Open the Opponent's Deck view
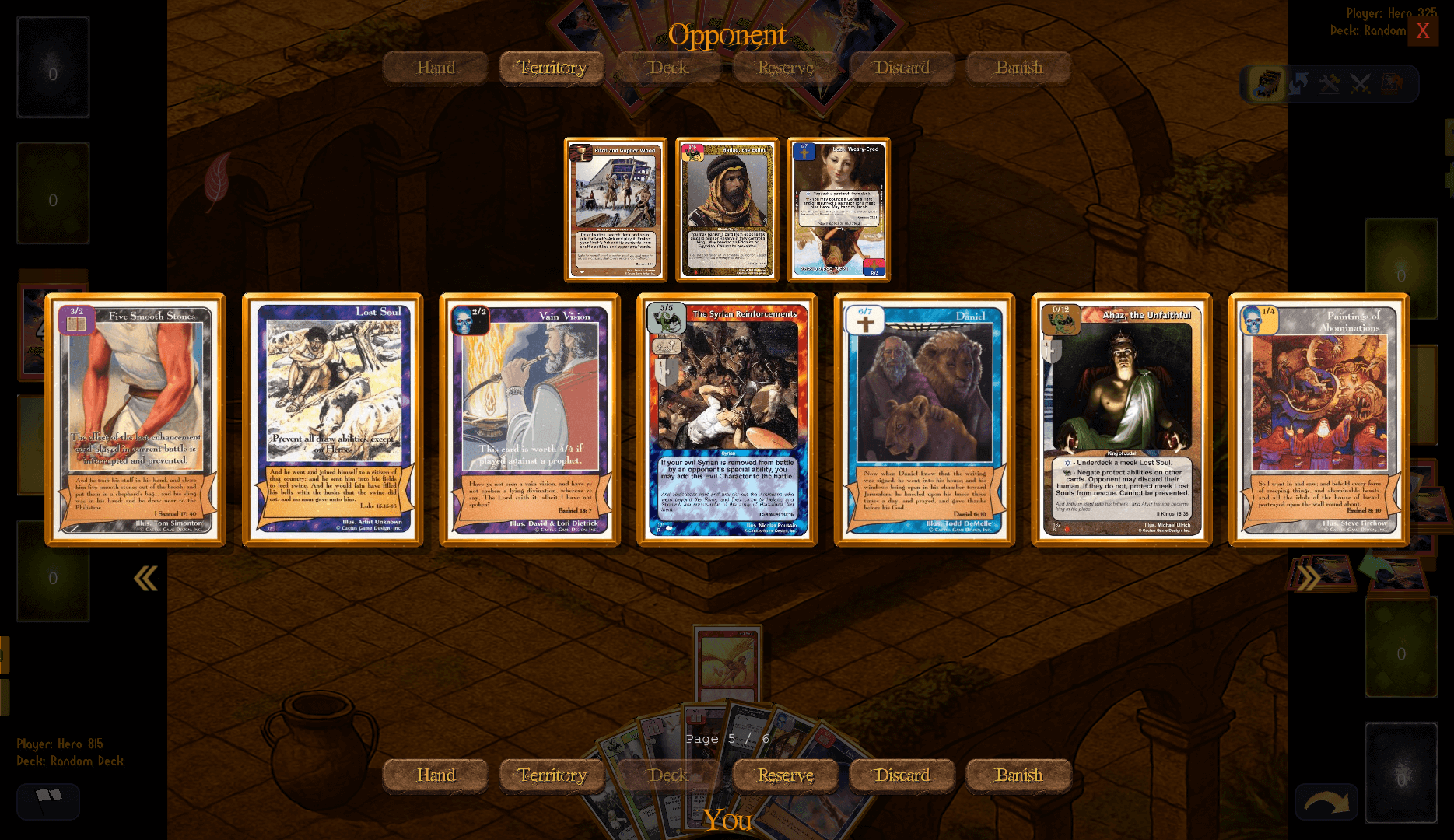 [667, 68]
